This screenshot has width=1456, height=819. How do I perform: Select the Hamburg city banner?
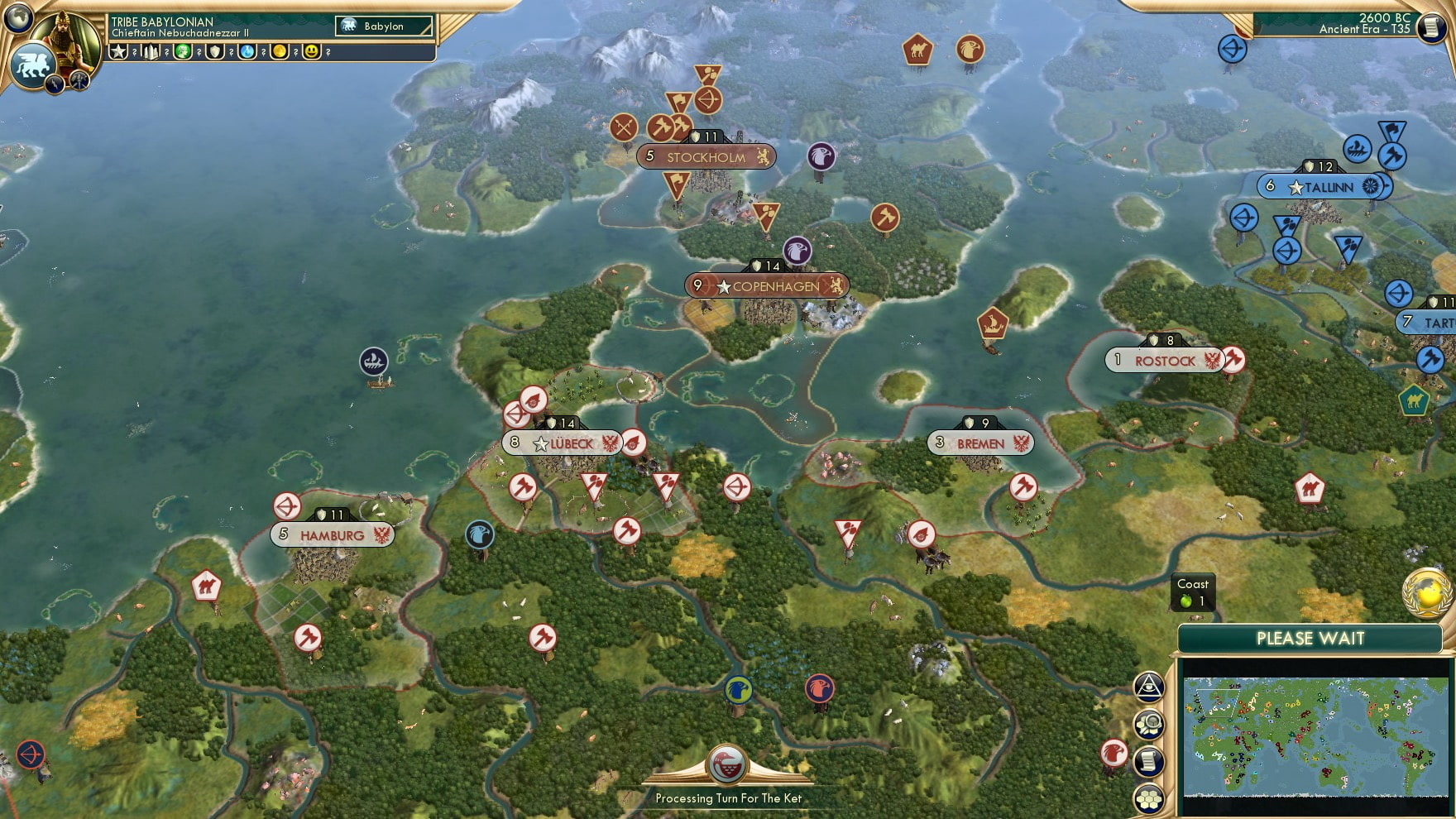tap(331, 534)
